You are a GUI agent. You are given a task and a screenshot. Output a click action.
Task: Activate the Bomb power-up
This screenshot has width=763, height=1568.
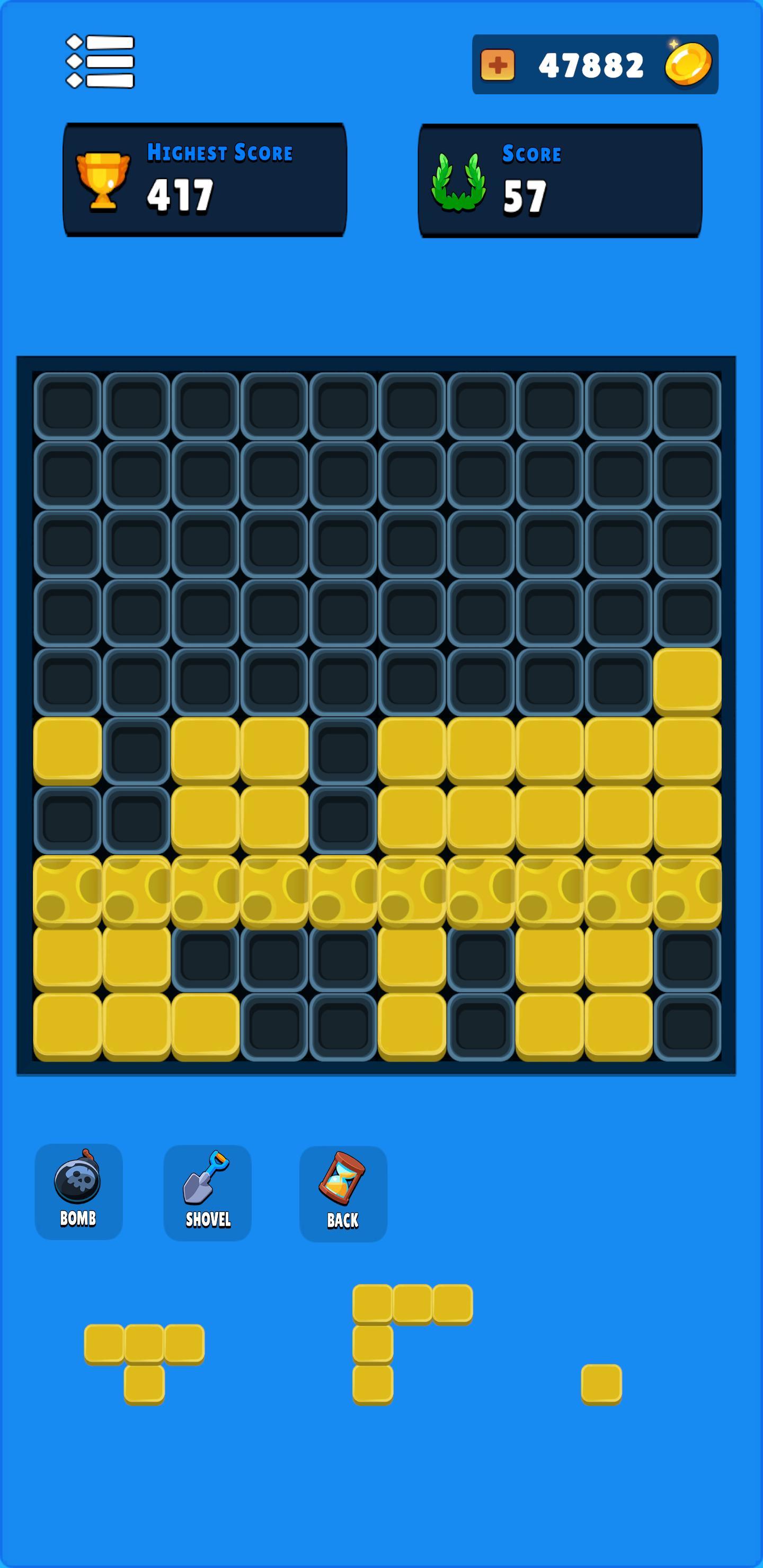pyautogui.click(x=79, y=1187)
